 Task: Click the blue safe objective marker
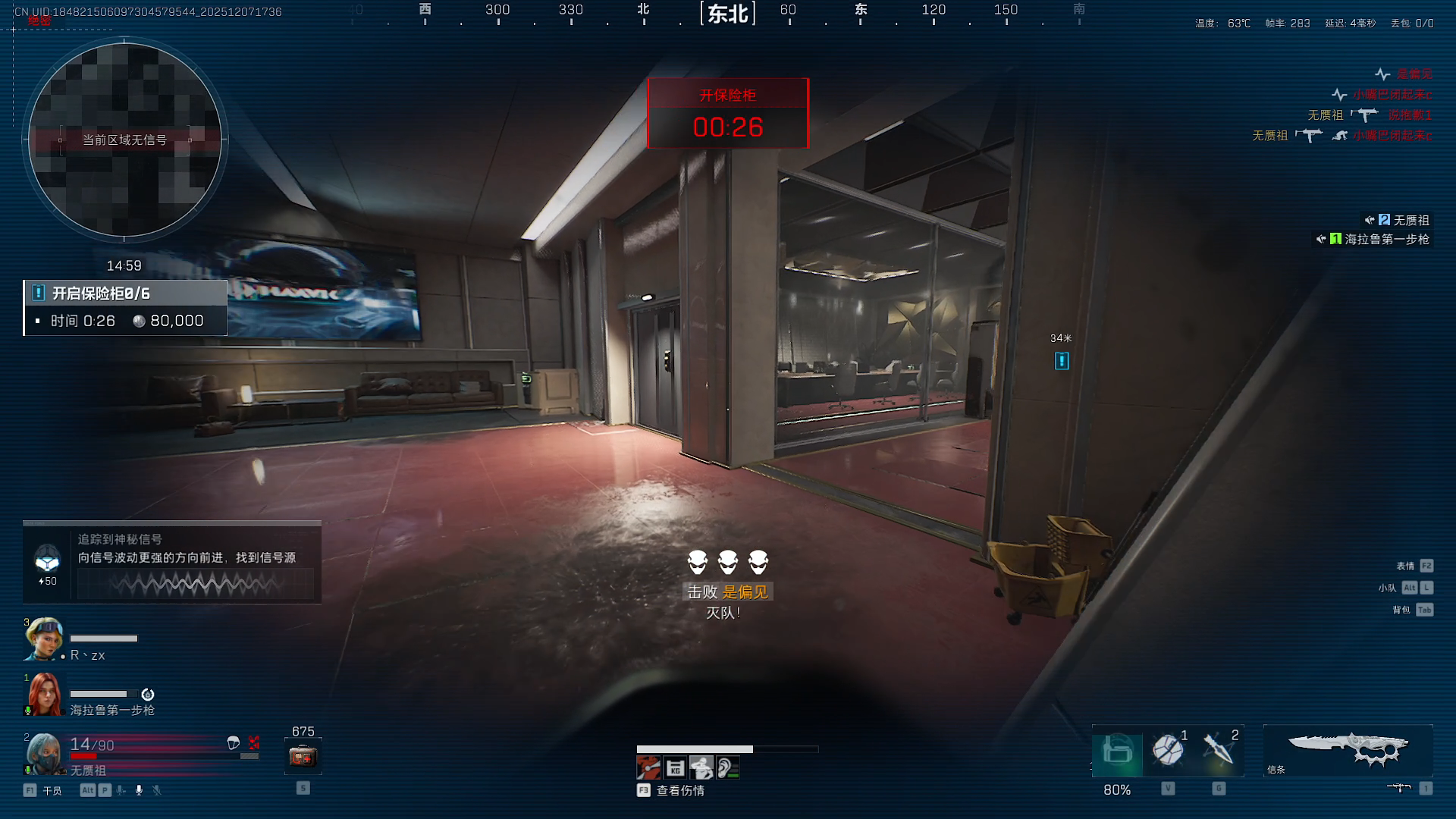(1062, 361)
